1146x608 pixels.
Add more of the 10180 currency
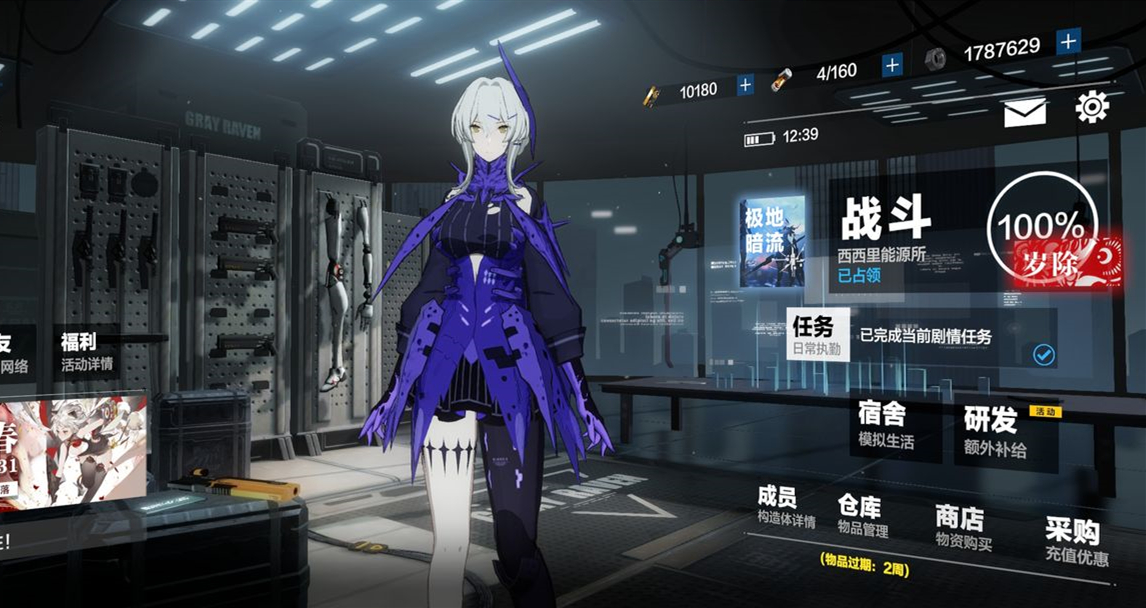tap(745, 86)
